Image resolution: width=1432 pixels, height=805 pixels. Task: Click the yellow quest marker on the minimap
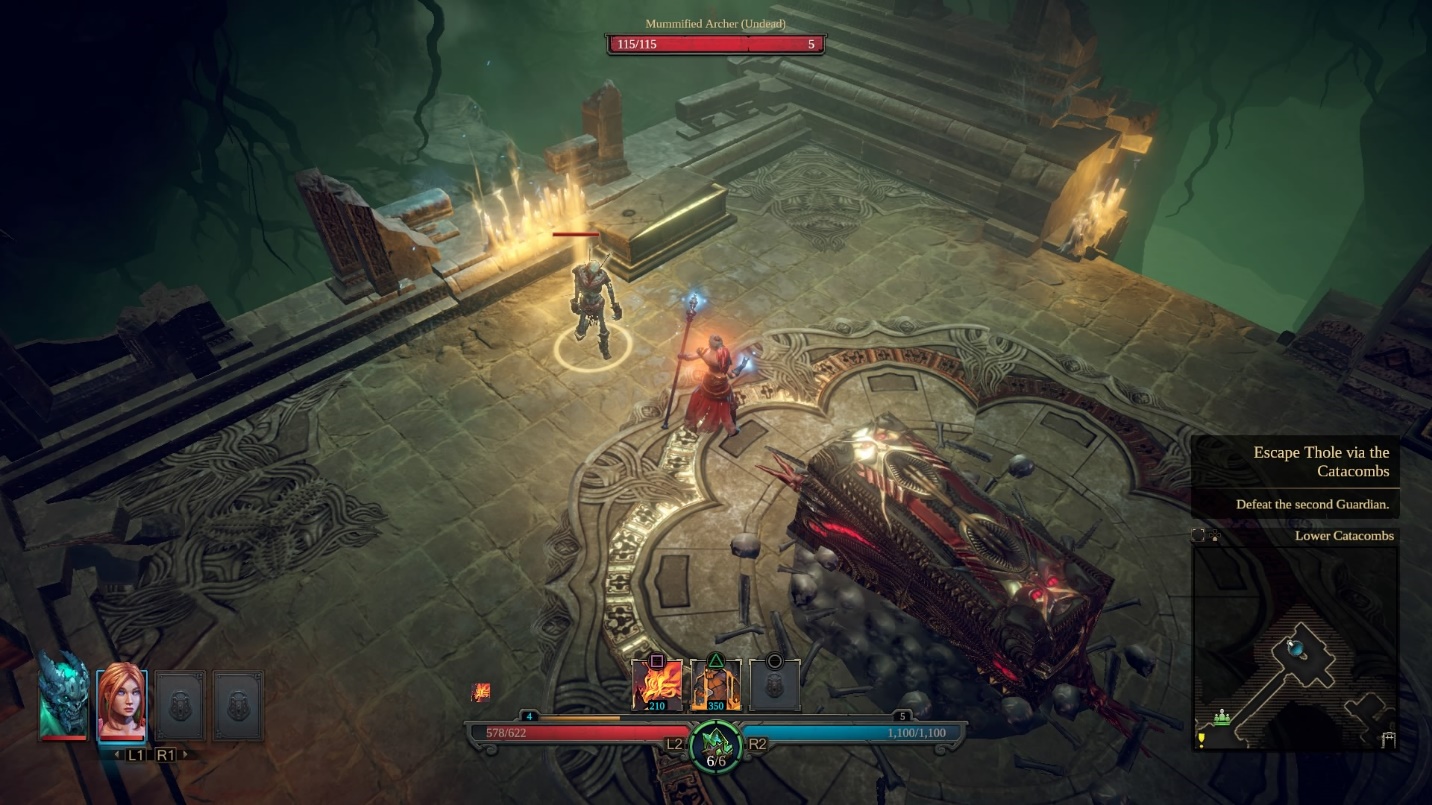pos(1201,740)
